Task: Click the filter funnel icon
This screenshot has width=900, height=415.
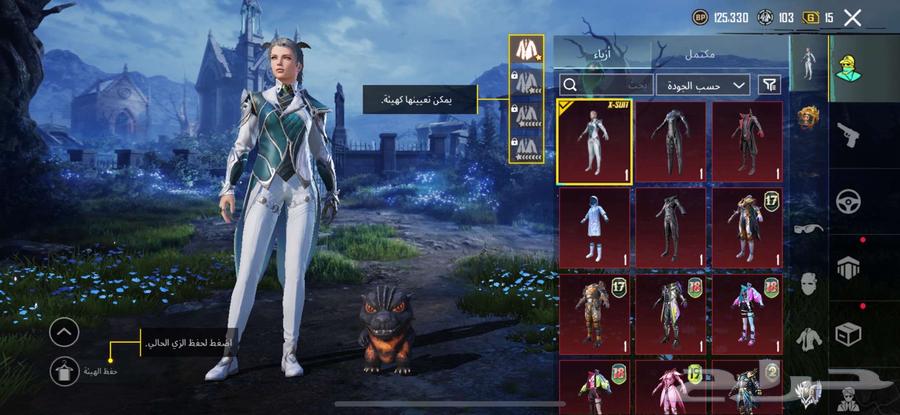Action: (x=770, y=85)
